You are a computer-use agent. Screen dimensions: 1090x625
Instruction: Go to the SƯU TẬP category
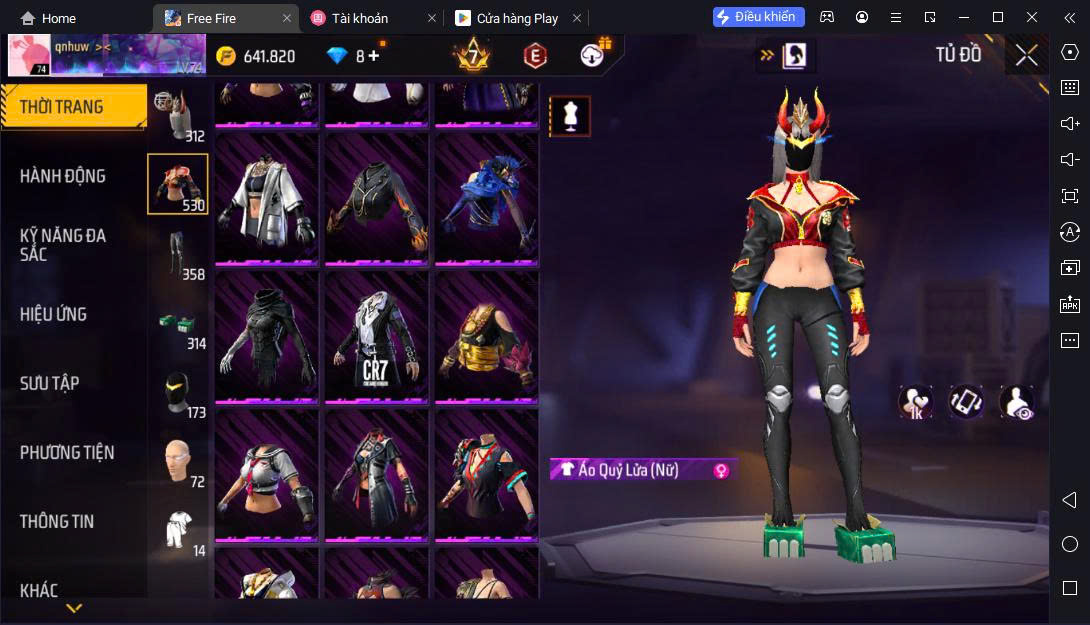tap(50, 383)
